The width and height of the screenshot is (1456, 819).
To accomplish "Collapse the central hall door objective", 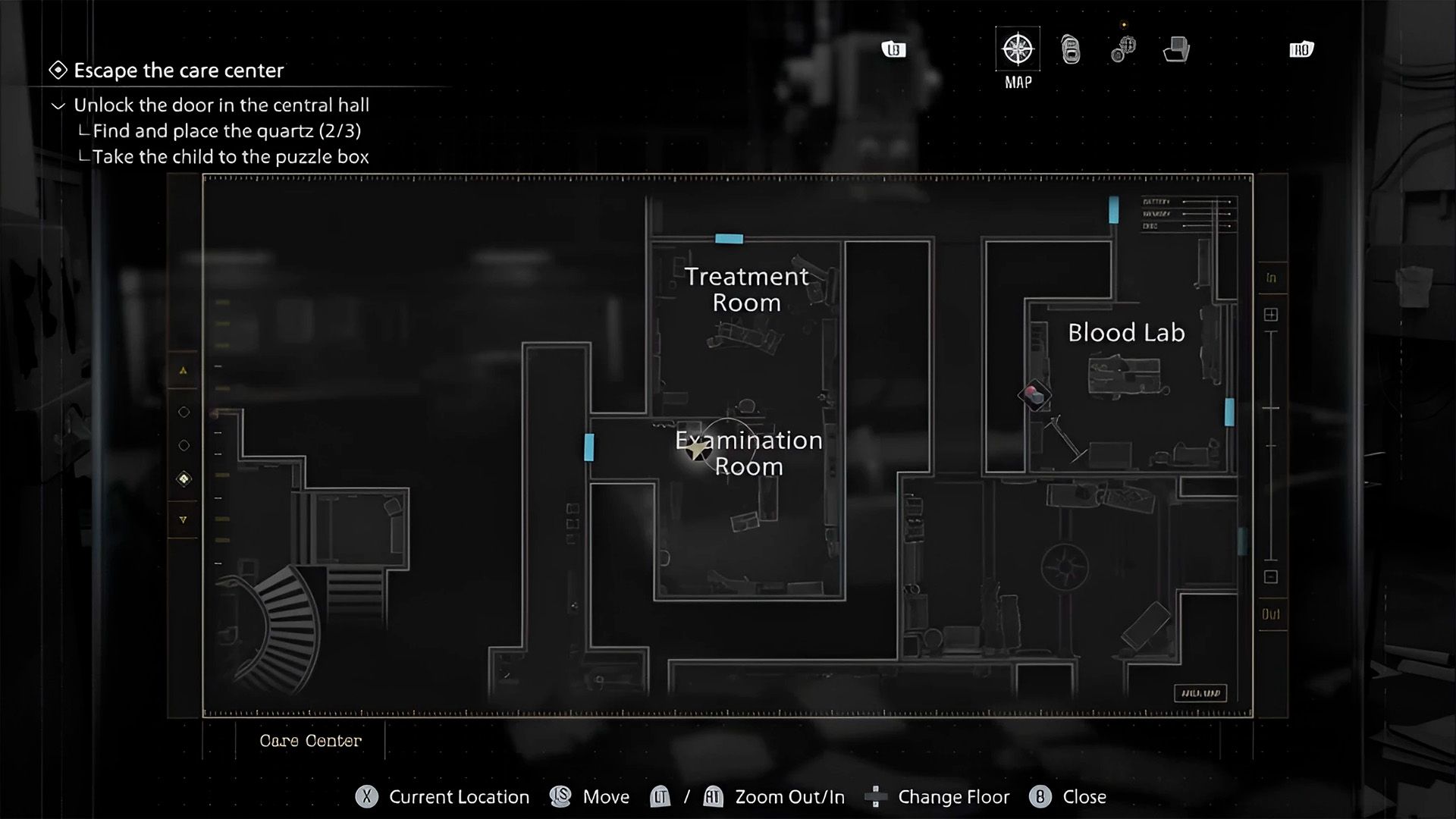I will click(x=58, y=105).
